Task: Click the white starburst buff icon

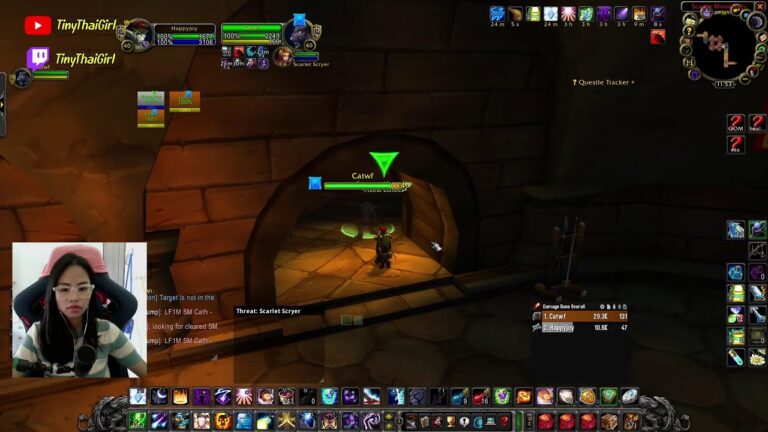Action: click(x=568, y=14)
